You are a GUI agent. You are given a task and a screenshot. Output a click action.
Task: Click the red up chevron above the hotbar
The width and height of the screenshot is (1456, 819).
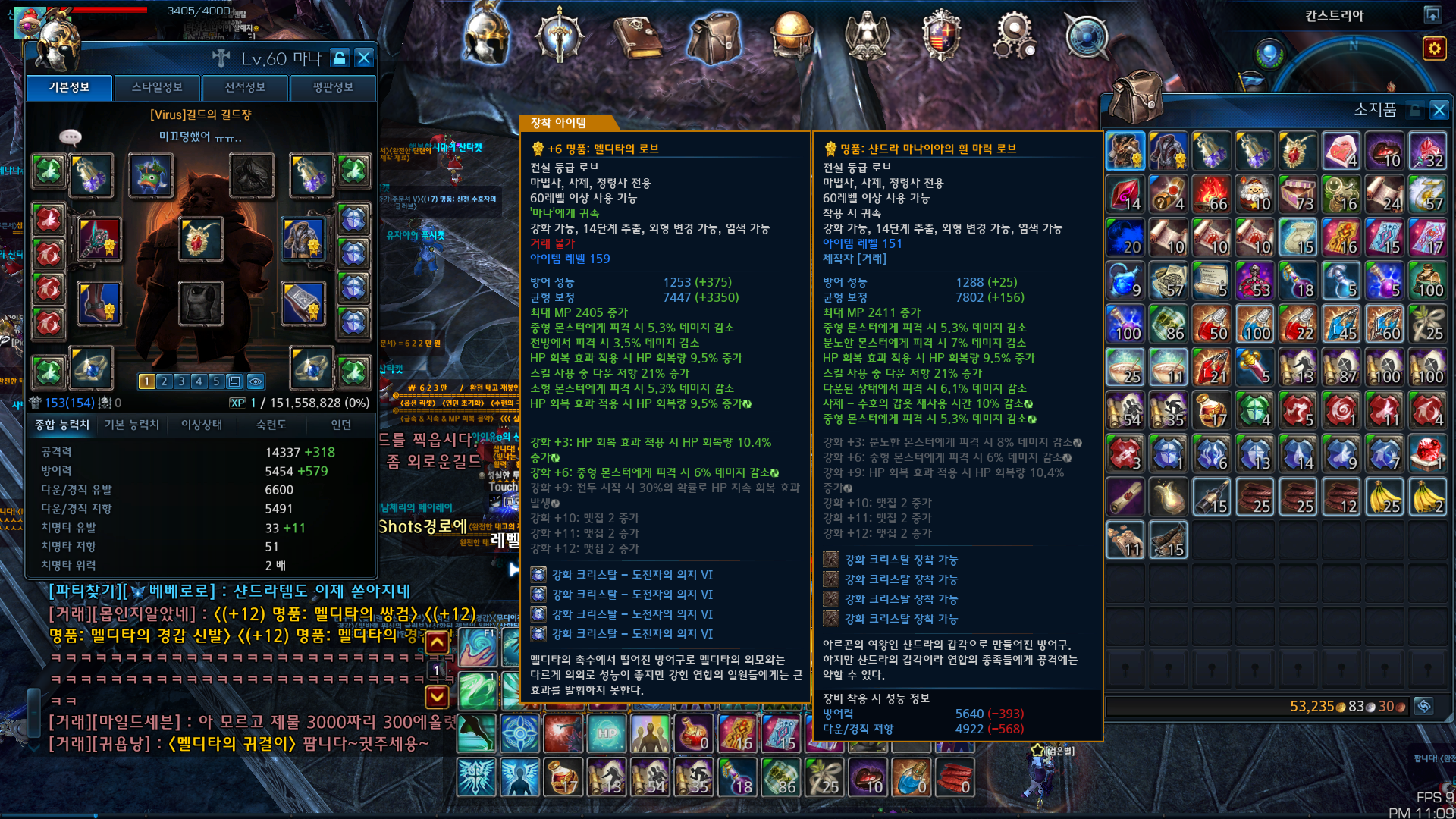(437, 642)
